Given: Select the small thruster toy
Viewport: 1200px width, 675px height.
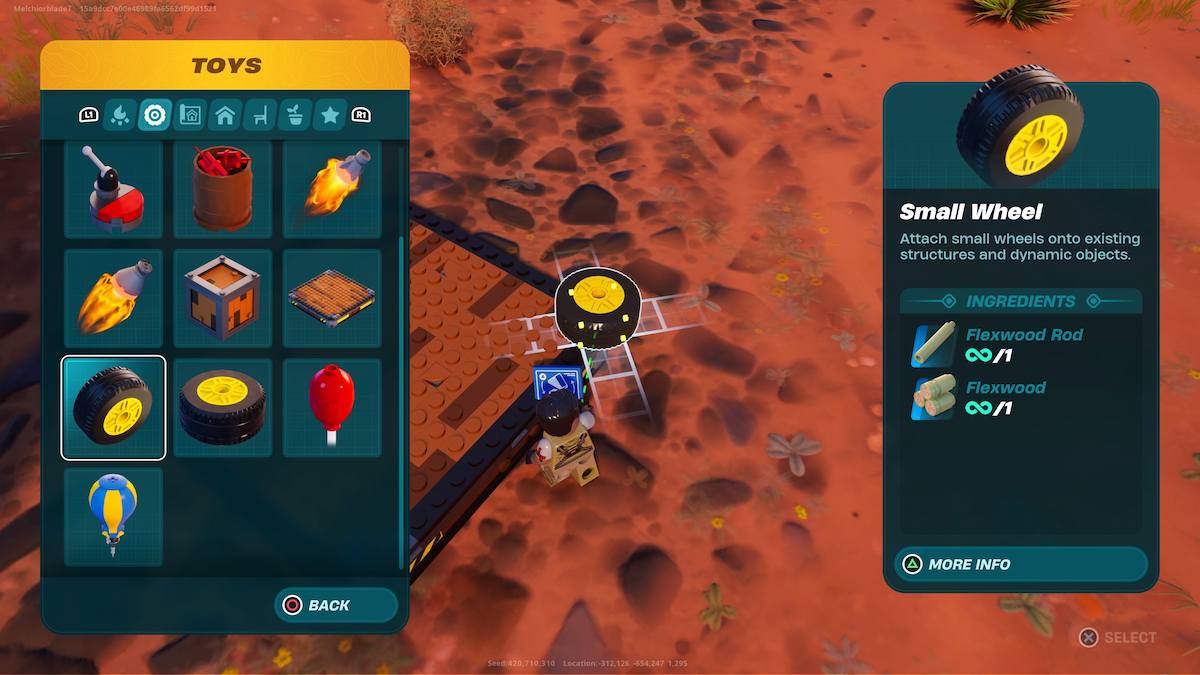Looking at the screenshot, I should [x=332, y=190].
